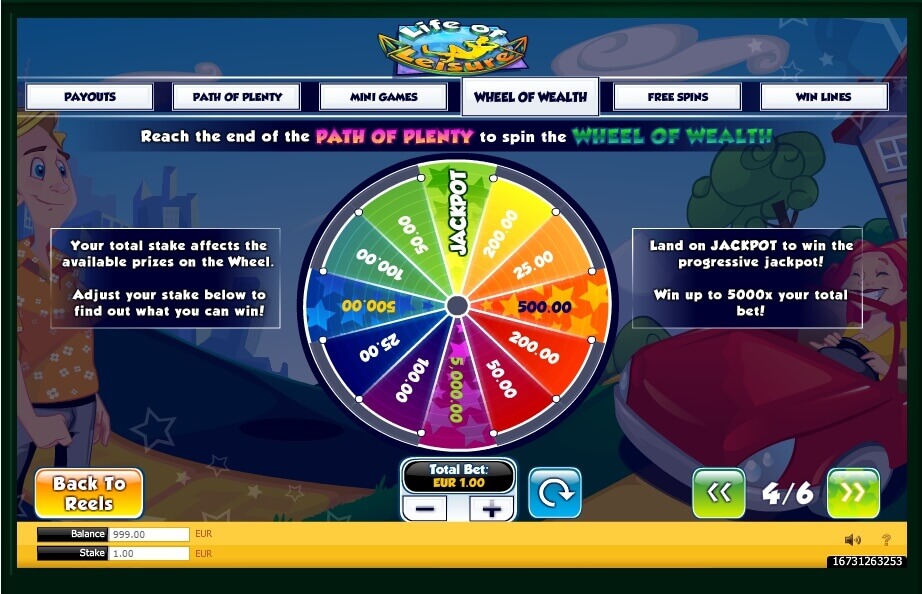Open the Path of Plenty tab
Viewport: 922px width, 594px height.
click(x=236, y=97)
